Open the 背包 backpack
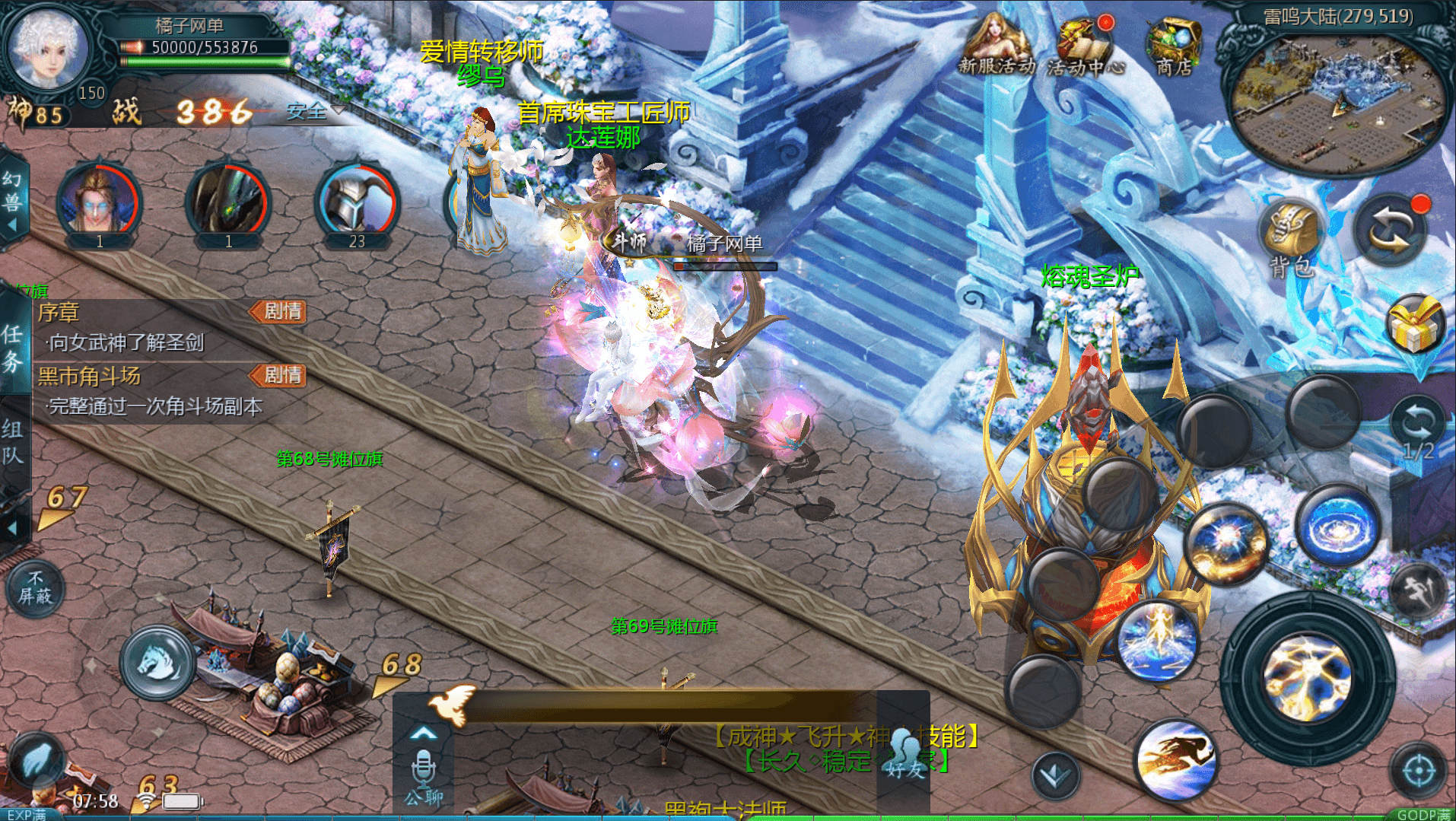 [1292, 236]
